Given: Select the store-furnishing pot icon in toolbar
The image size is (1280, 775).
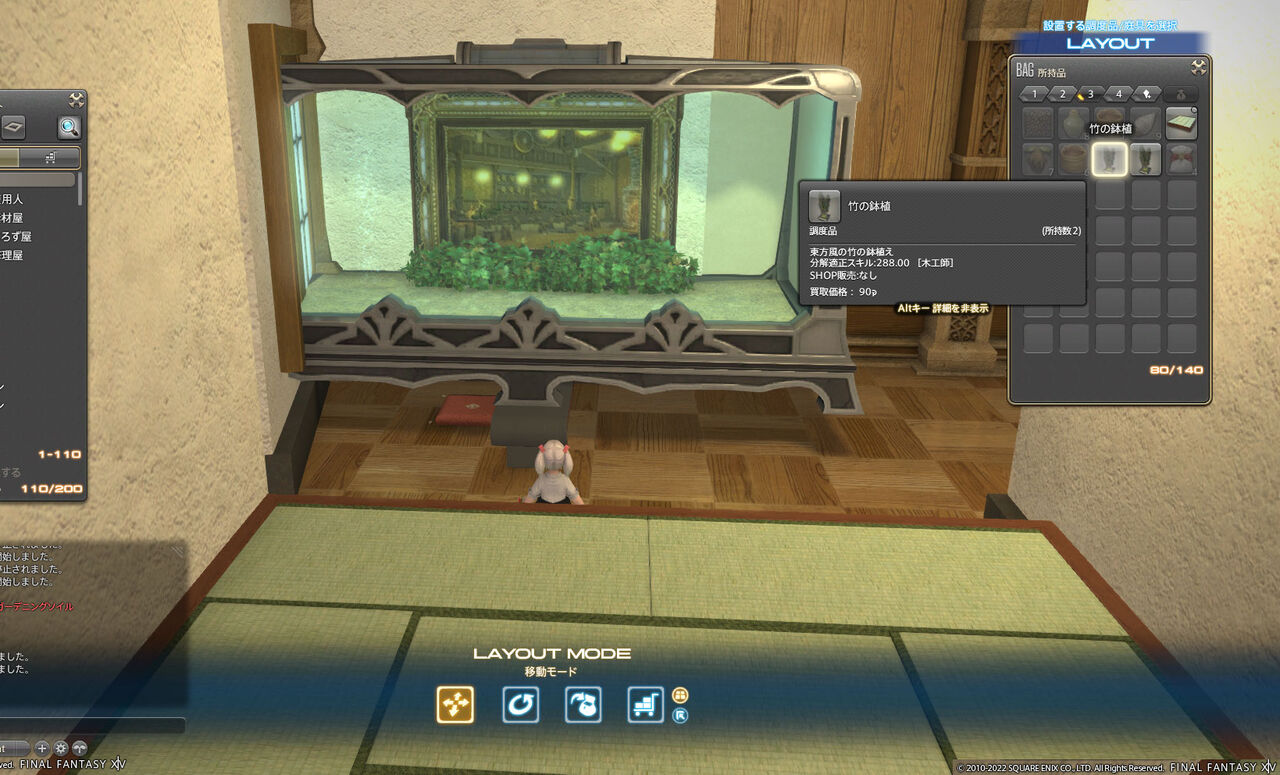Looking at the screenshot, I should 583,703.
